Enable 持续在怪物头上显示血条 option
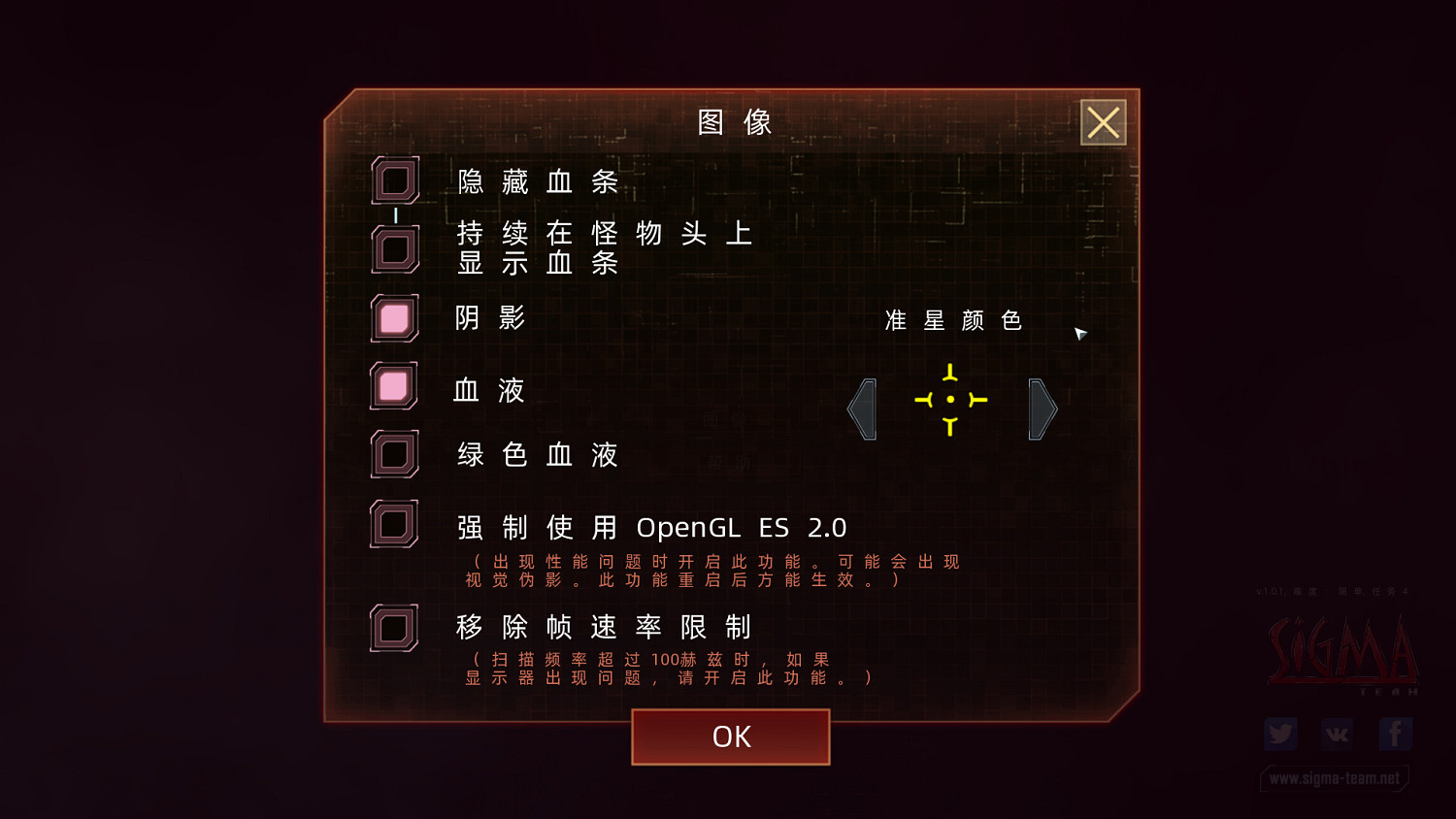 (x=394, y=246)
